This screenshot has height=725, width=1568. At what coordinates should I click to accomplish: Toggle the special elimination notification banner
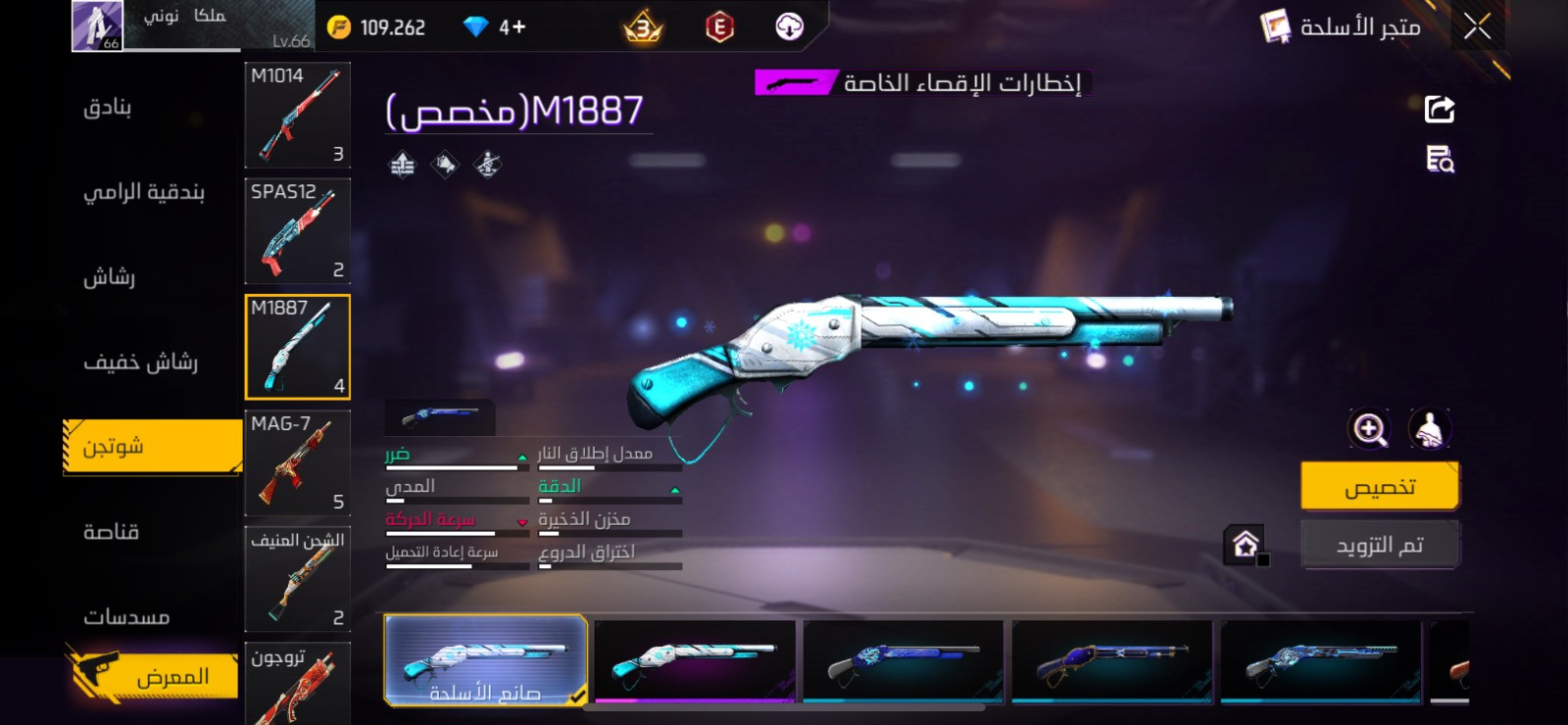pos(921,83)
